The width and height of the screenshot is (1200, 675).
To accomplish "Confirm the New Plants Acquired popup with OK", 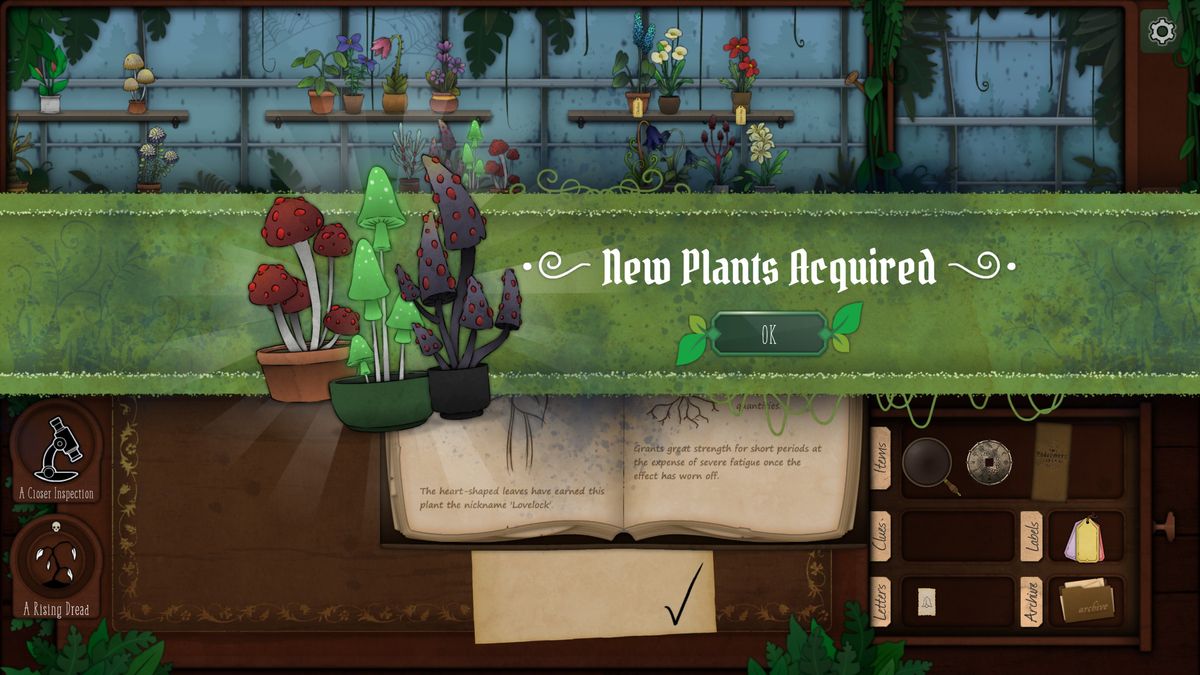I will pos(768,335).
